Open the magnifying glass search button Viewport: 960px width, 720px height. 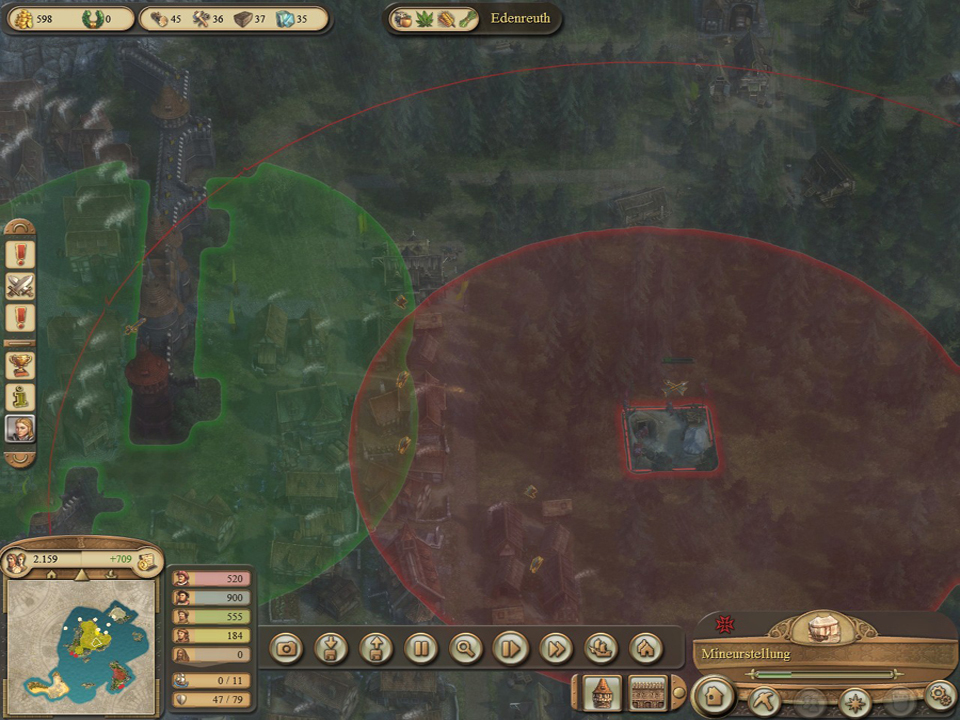coord(466,648)
